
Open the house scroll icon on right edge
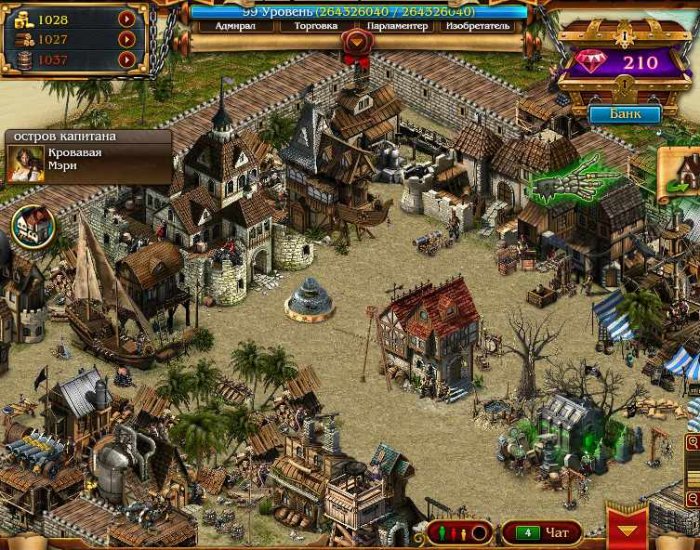(683, 168)
